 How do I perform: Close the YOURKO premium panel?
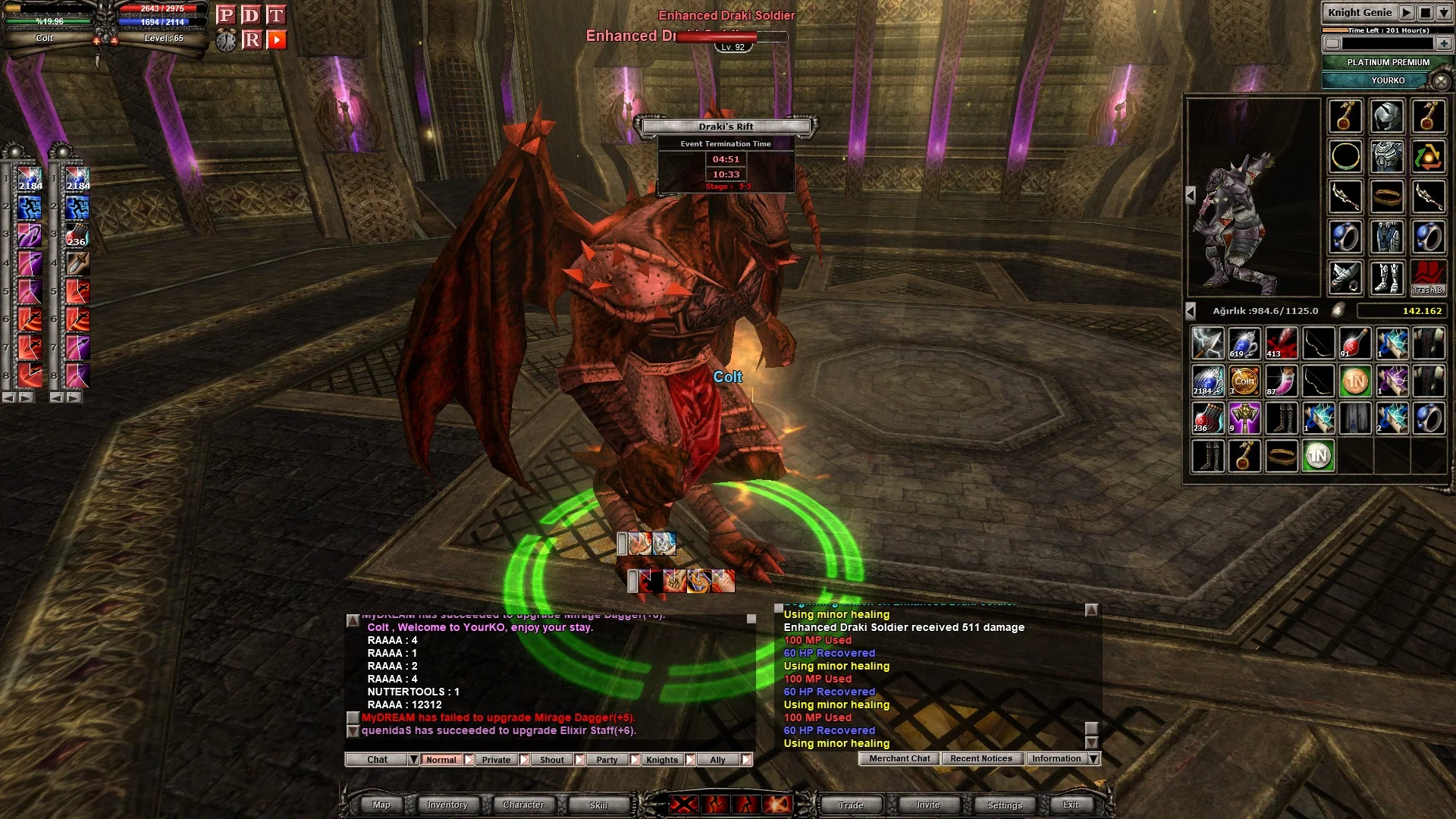1440,80
